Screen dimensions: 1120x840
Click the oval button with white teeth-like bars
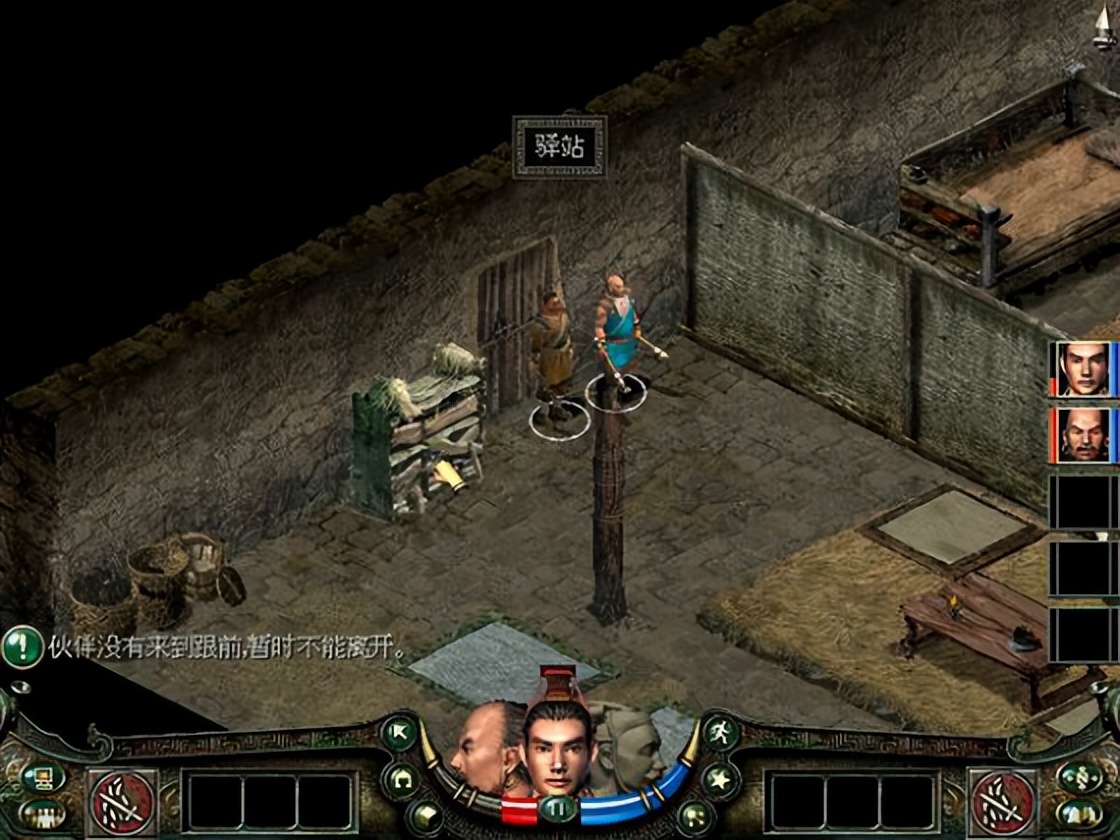coord(42,814)
